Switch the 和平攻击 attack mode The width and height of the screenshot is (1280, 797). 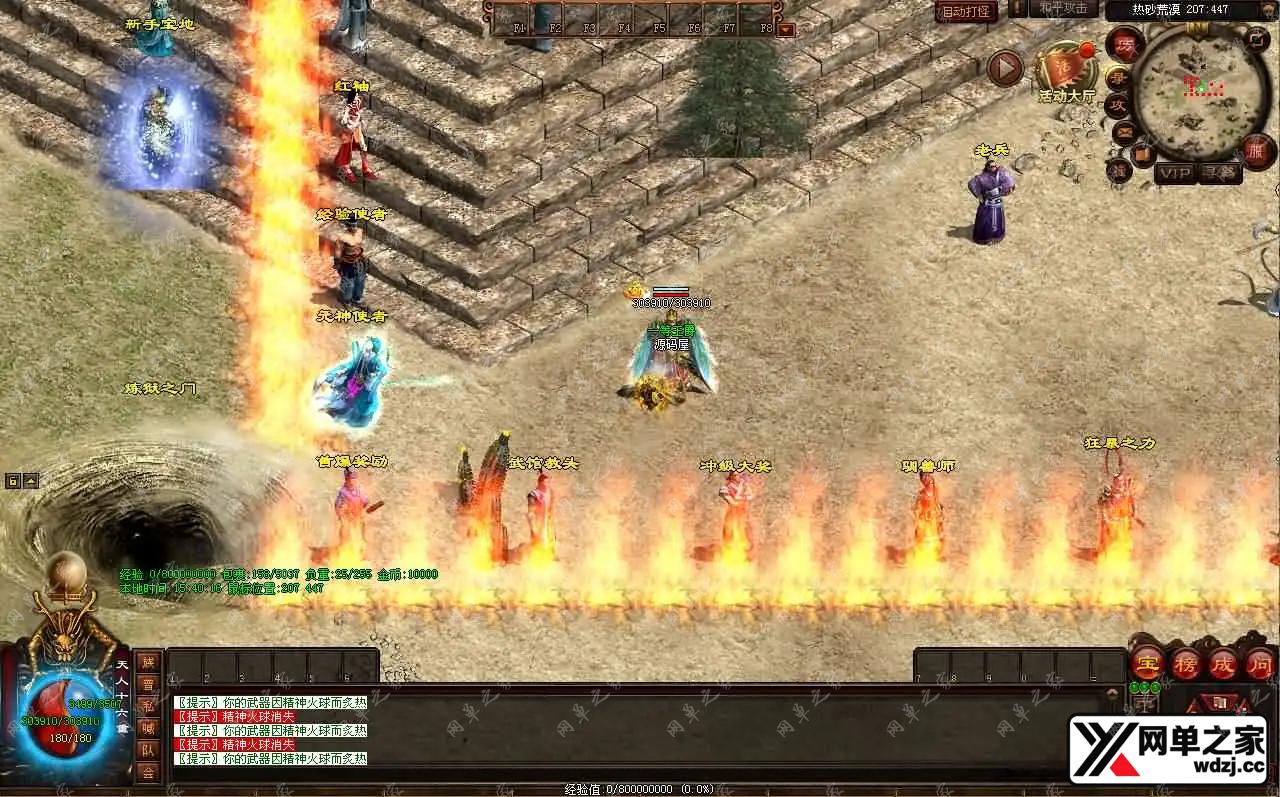(1064, 9)
